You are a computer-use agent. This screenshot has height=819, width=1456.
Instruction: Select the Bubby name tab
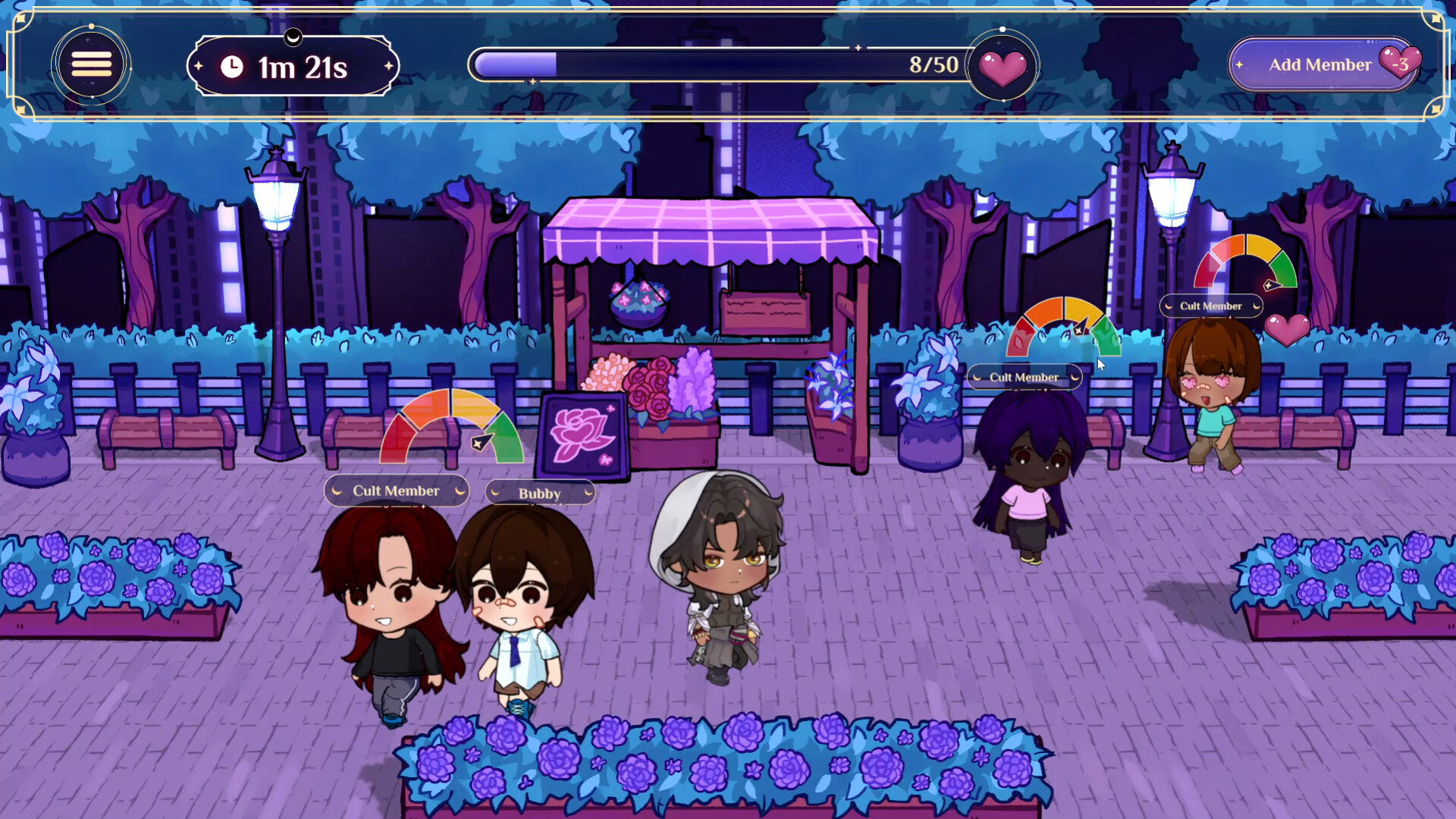pos(538,493)
